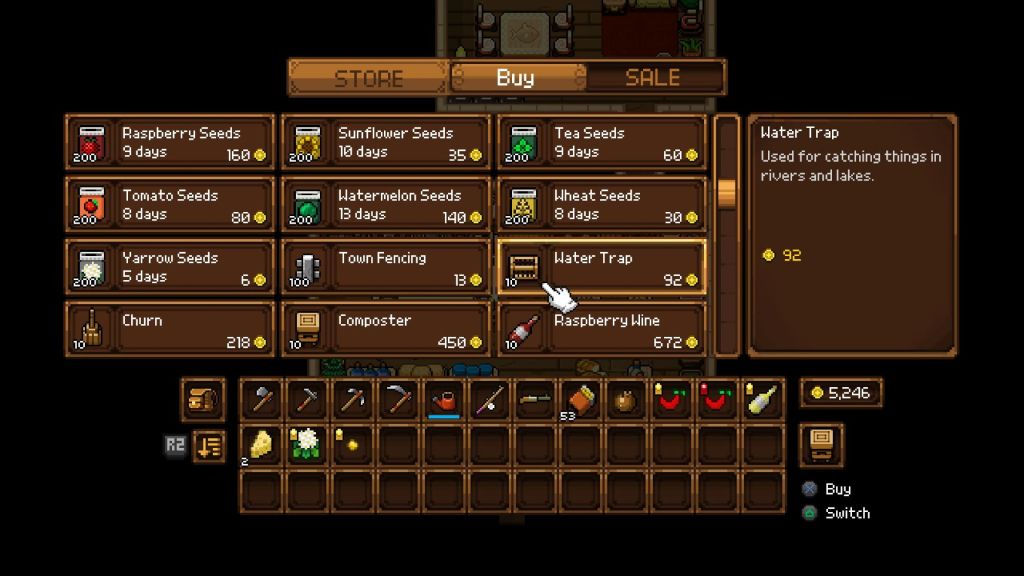Select the Buy tab

click(x=515, y=78)
